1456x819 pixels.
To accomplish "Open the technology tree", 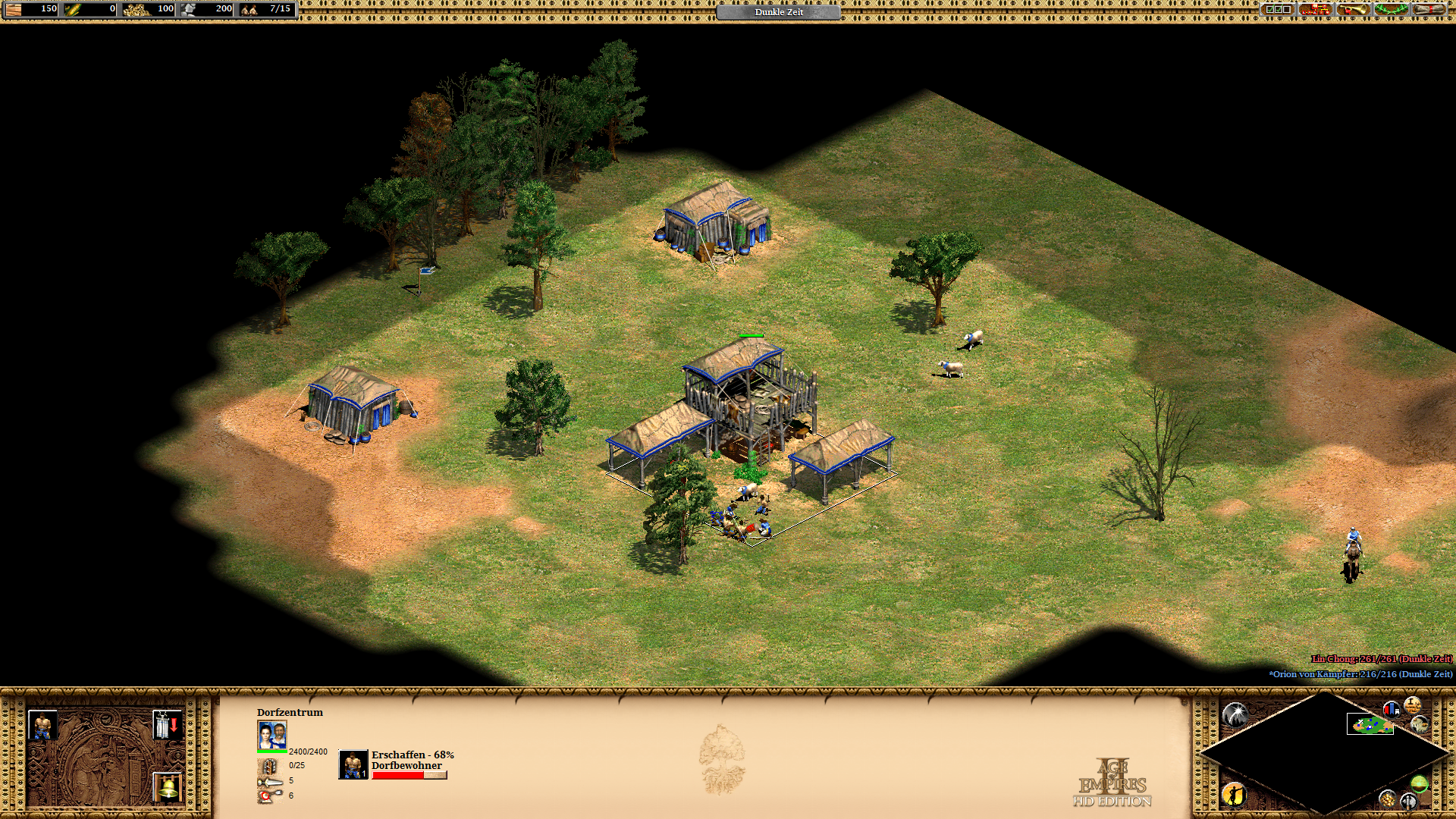I will [1315, 9].
